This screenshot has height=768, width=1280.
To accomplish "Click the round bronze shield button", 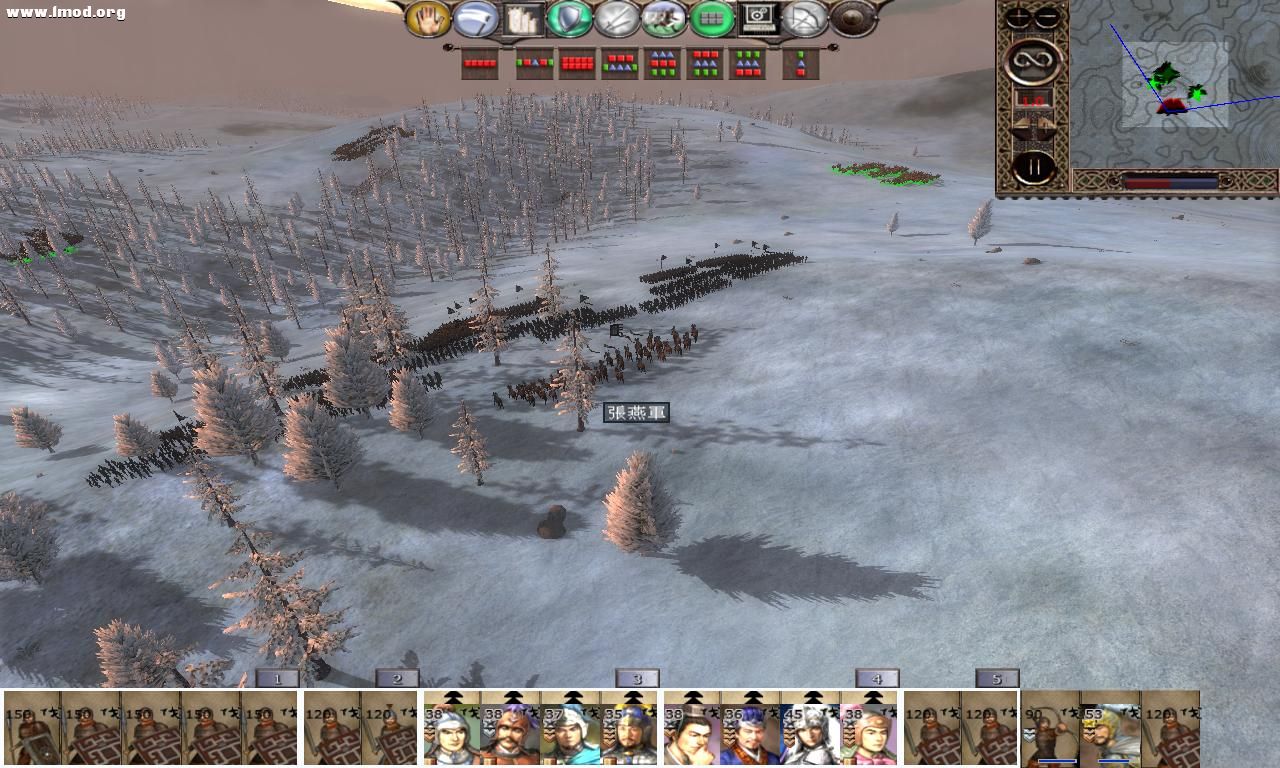I will point(853,19).
